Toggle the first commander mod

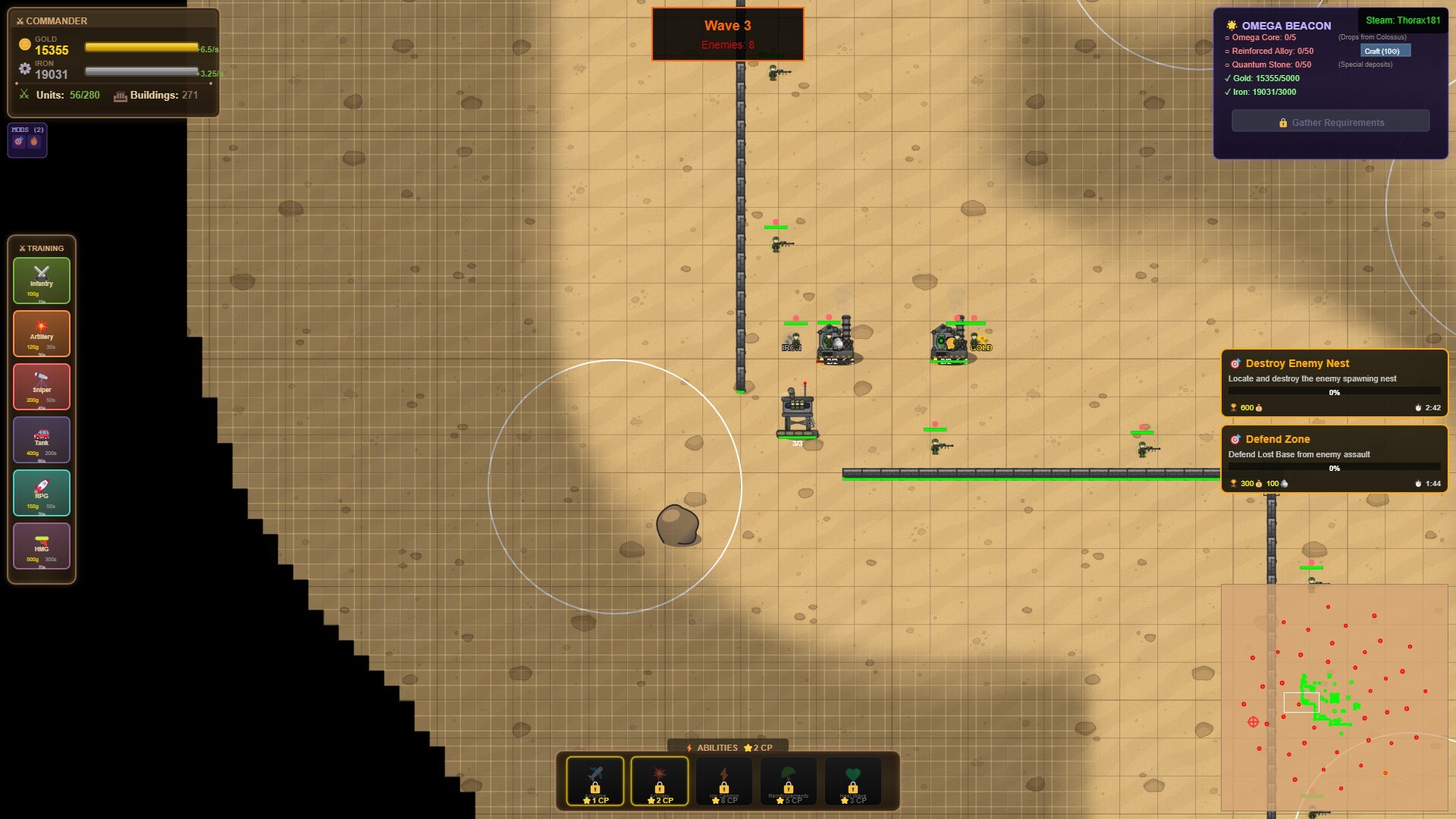(17, 143)
